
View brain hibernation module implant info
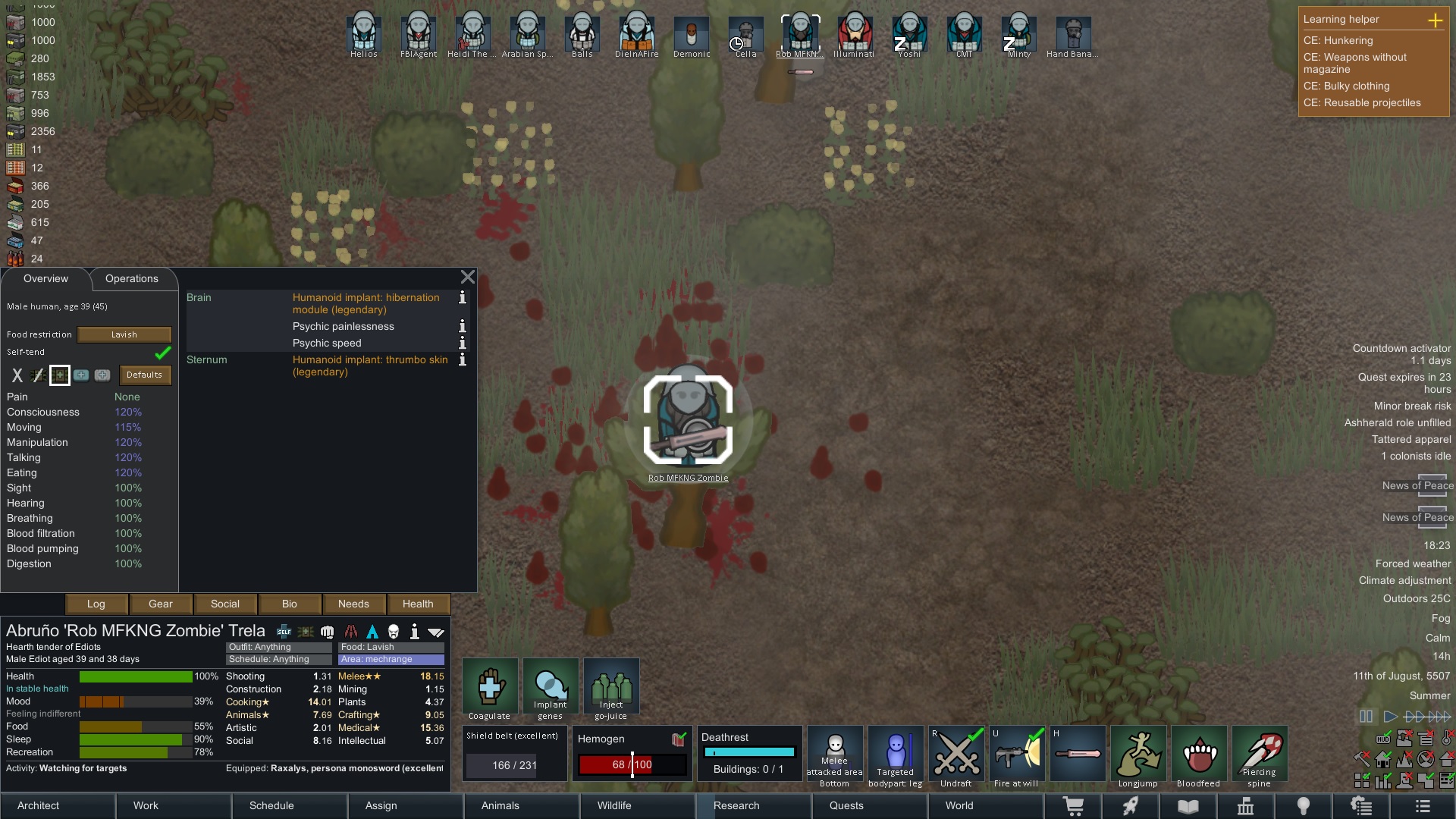[462, 298]
